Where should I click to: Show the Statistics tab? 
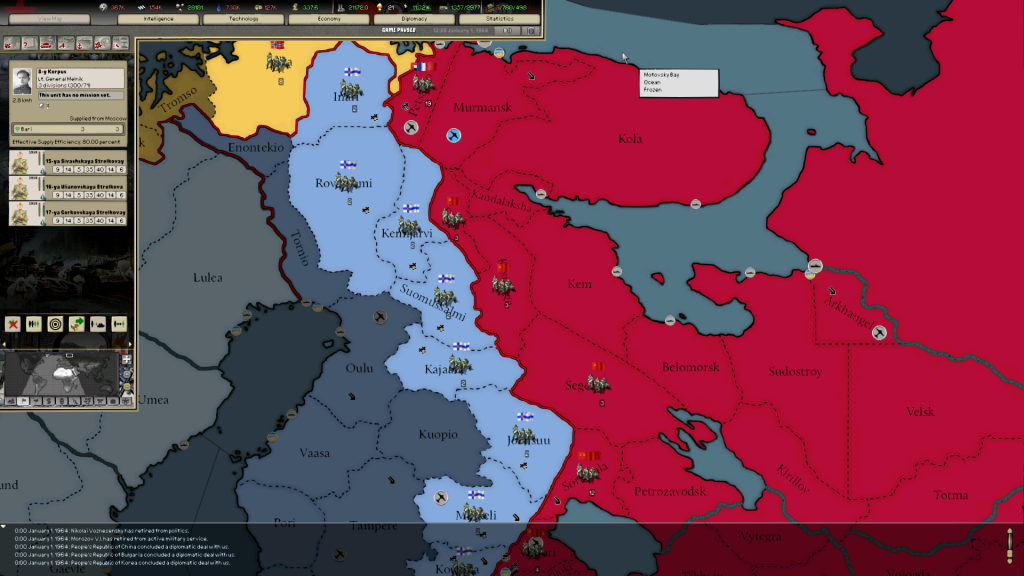coord(499,18)
